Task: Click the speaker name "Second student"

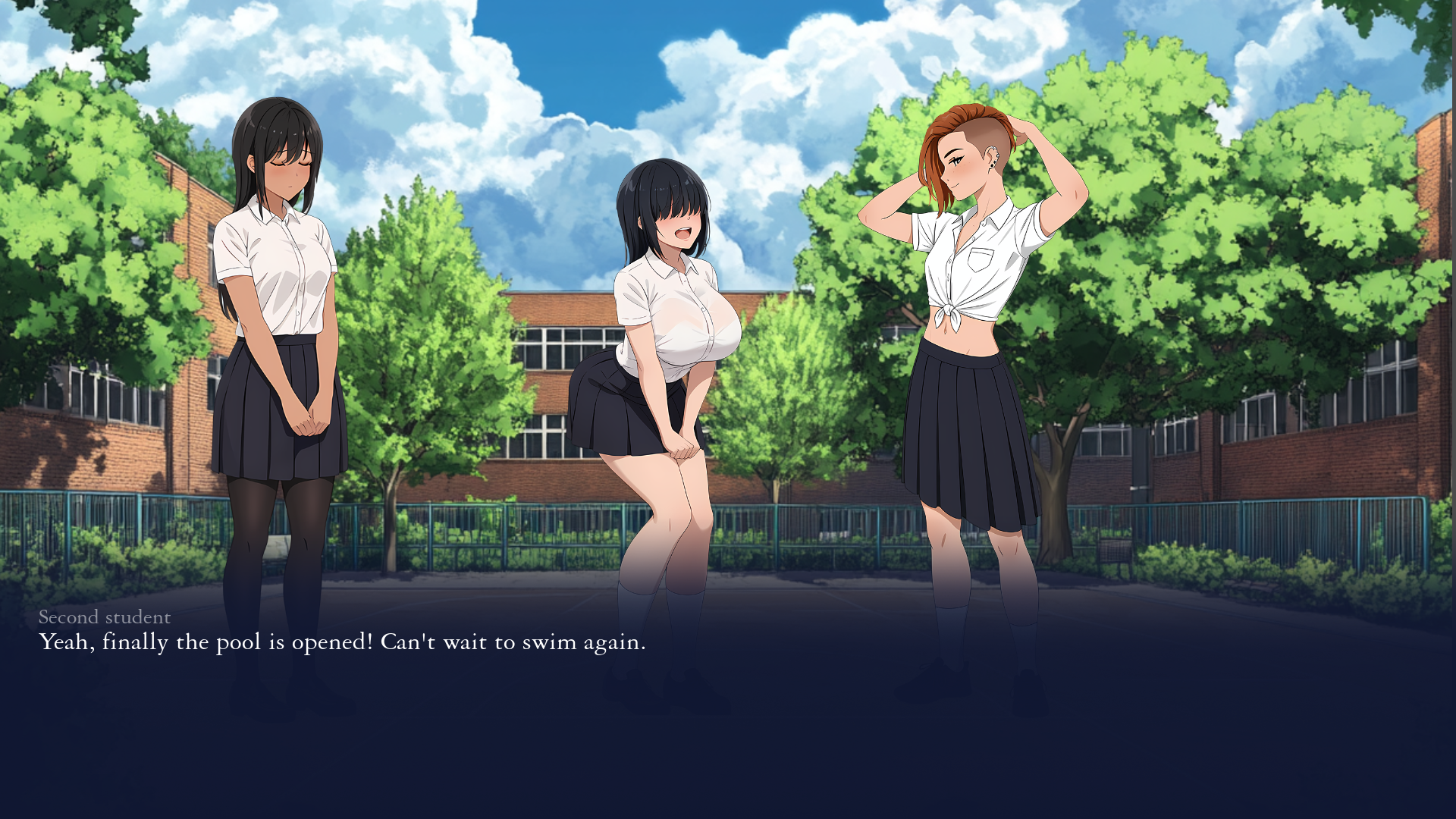Action: 104,618
